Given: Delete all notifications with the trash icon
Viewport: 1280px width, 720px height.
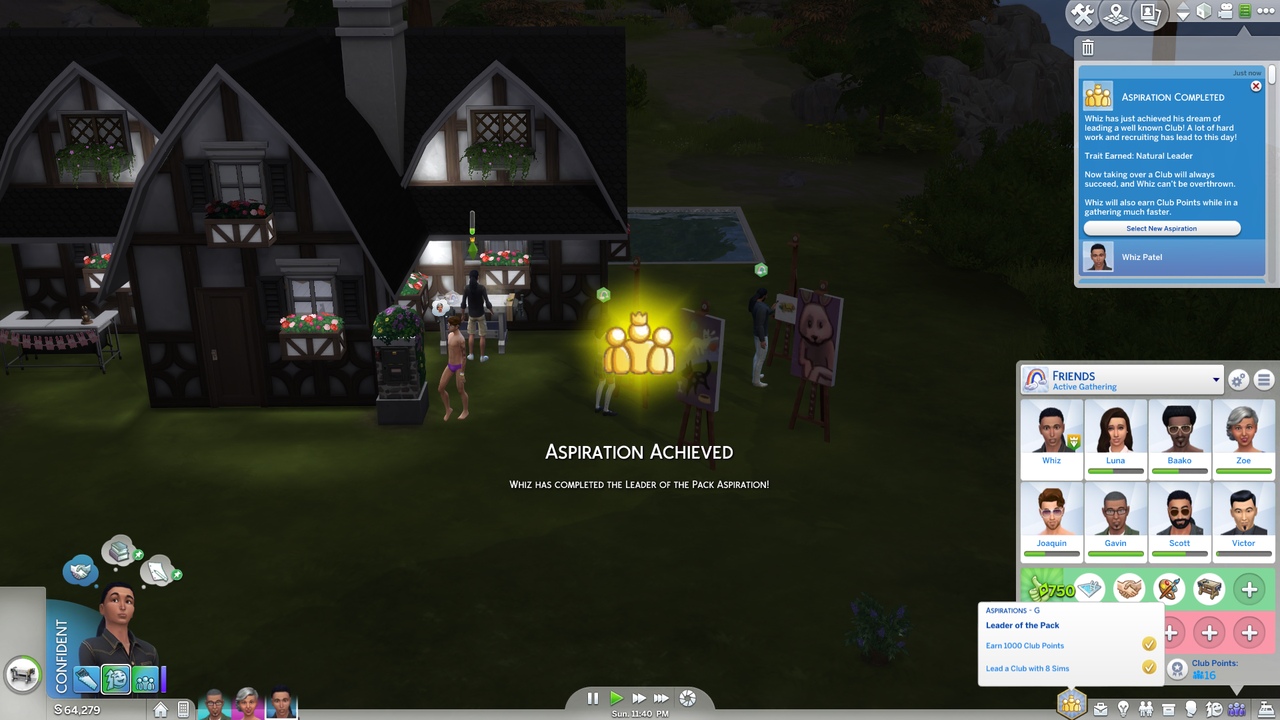Looking at the screenshot, I should pyautogui.click(x=1088, y=48).
